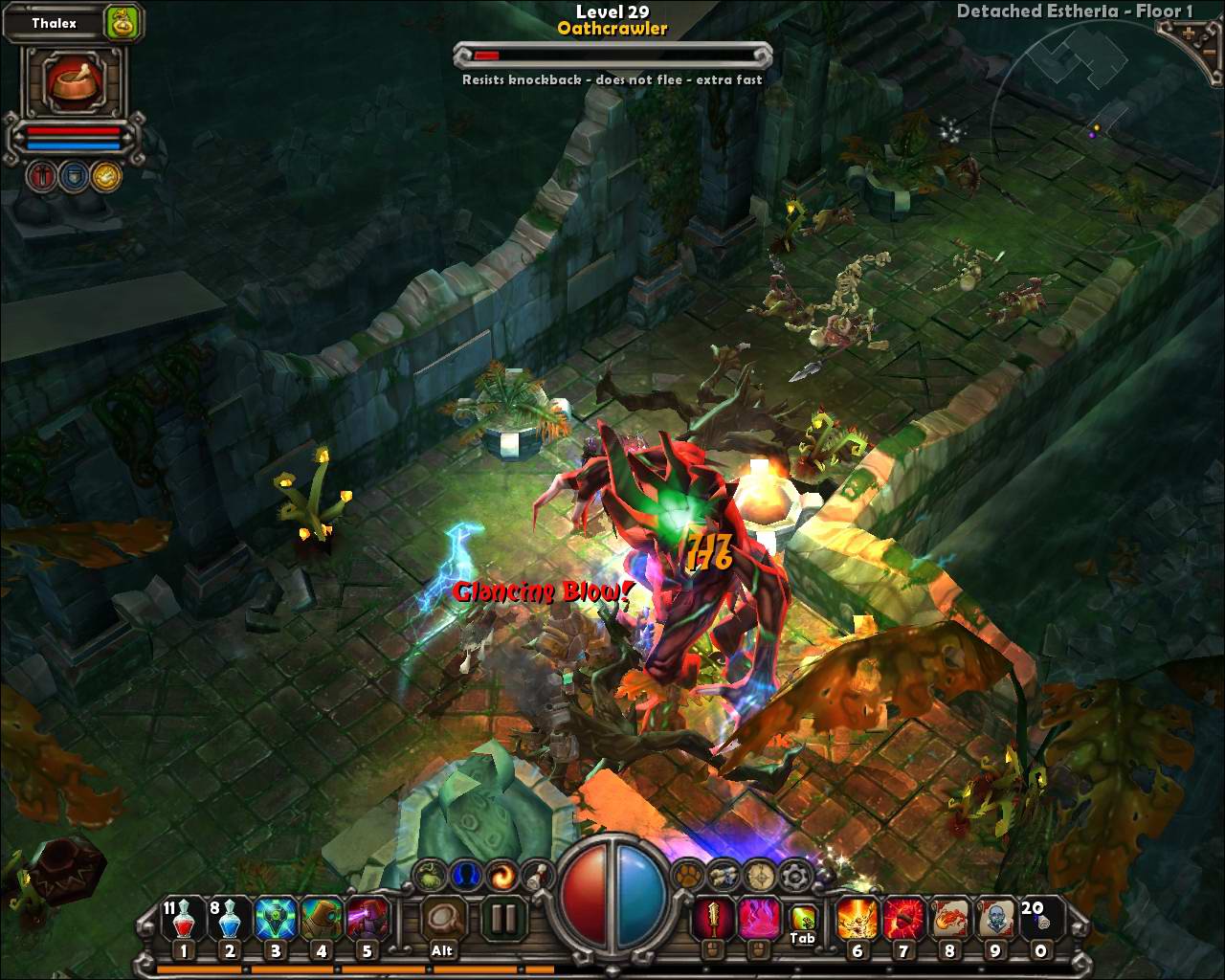
Task: Select the pink flame right-mouse skill
Action: click(x=756, y=920)
